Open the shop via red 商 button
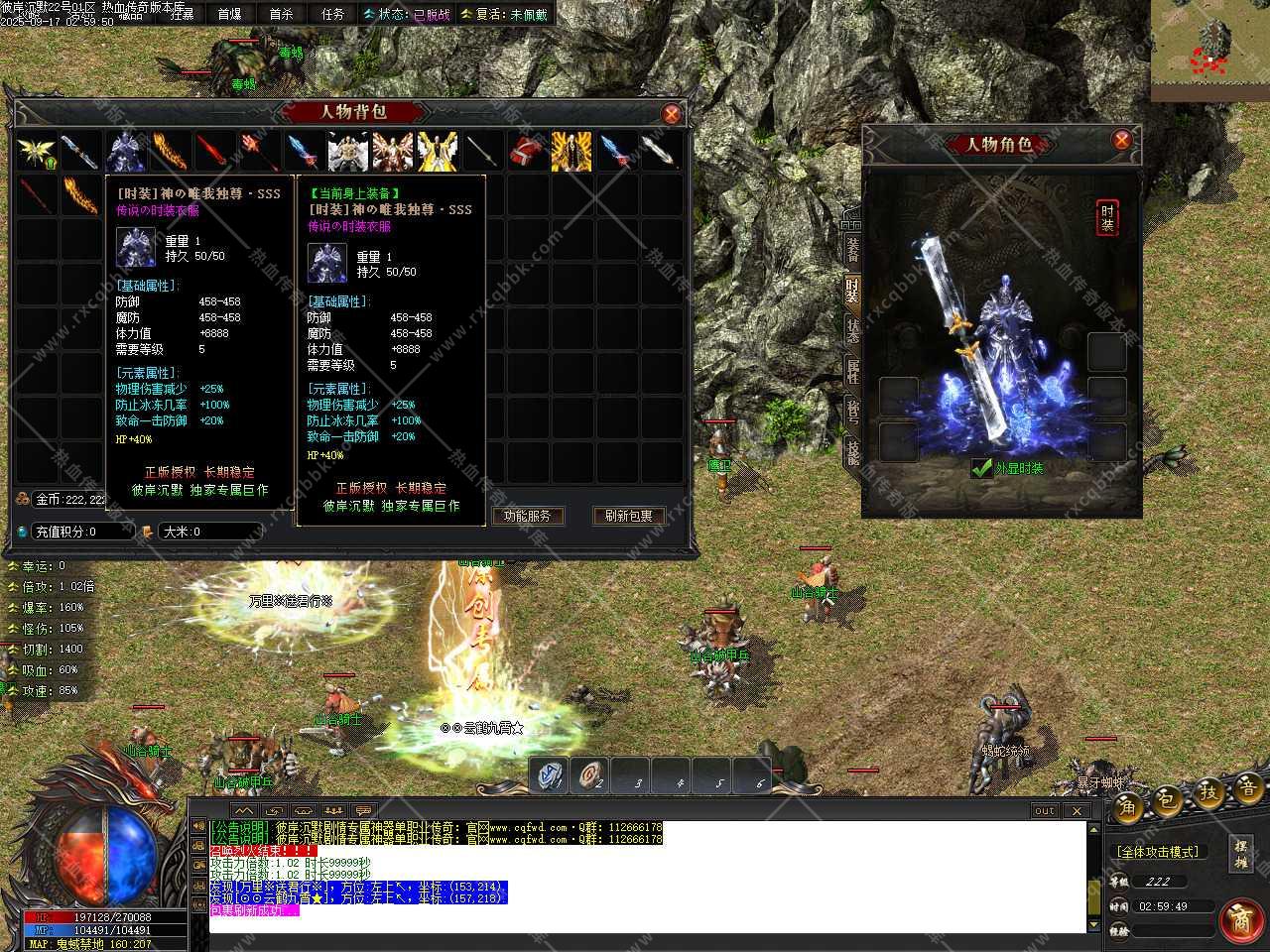This screenshot has height=952, width=1270. pyautogui.click(x=1239, y=919)
